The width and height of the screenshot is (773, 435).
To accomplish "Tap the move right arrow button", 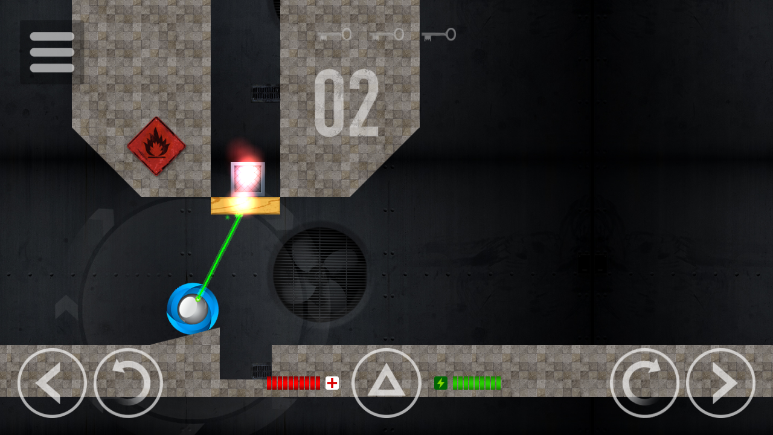I will click(720, 383).
